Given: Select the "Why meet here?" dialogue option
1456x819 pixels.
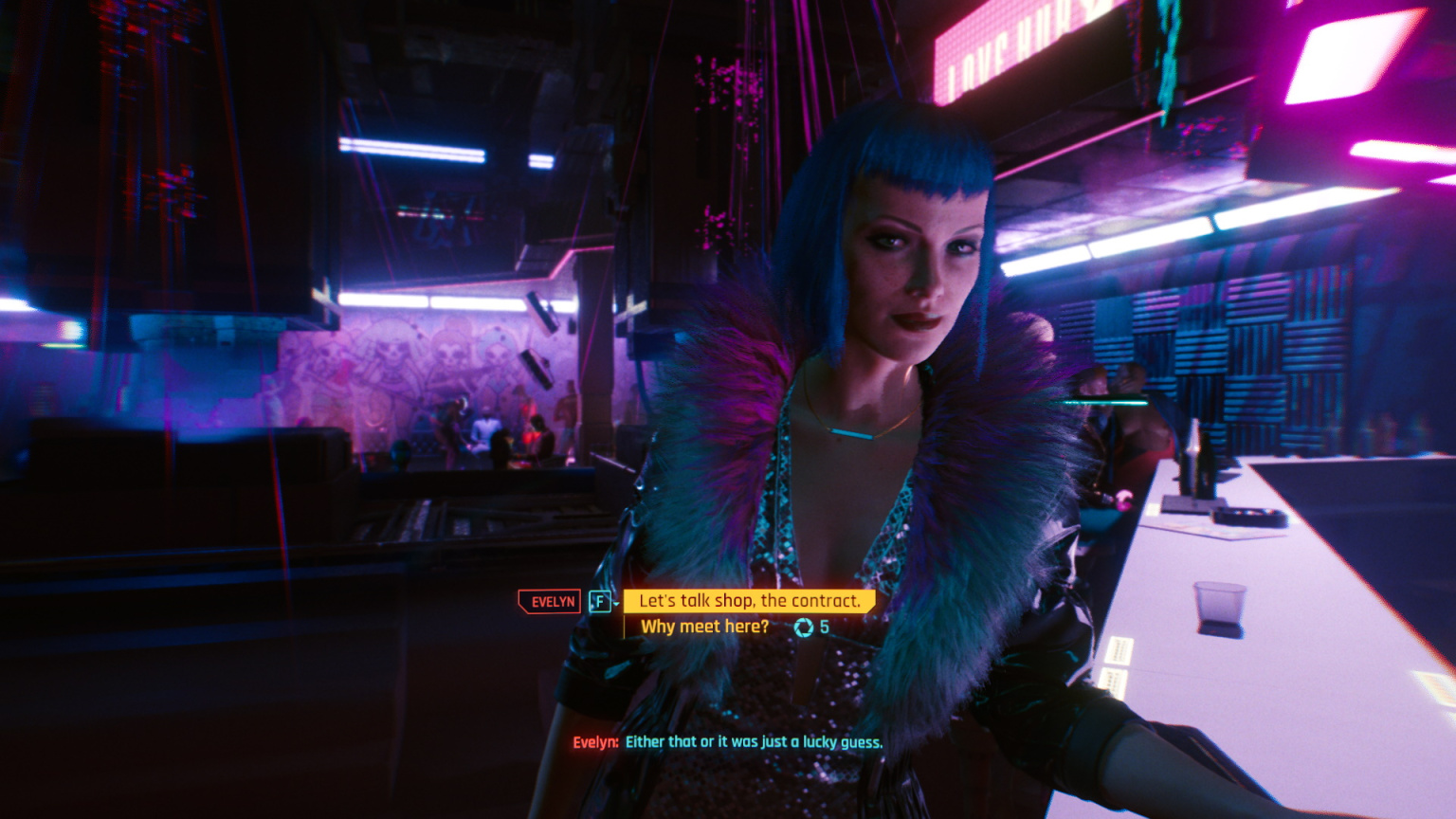Looking at the screenshot, I should [704, 627].
